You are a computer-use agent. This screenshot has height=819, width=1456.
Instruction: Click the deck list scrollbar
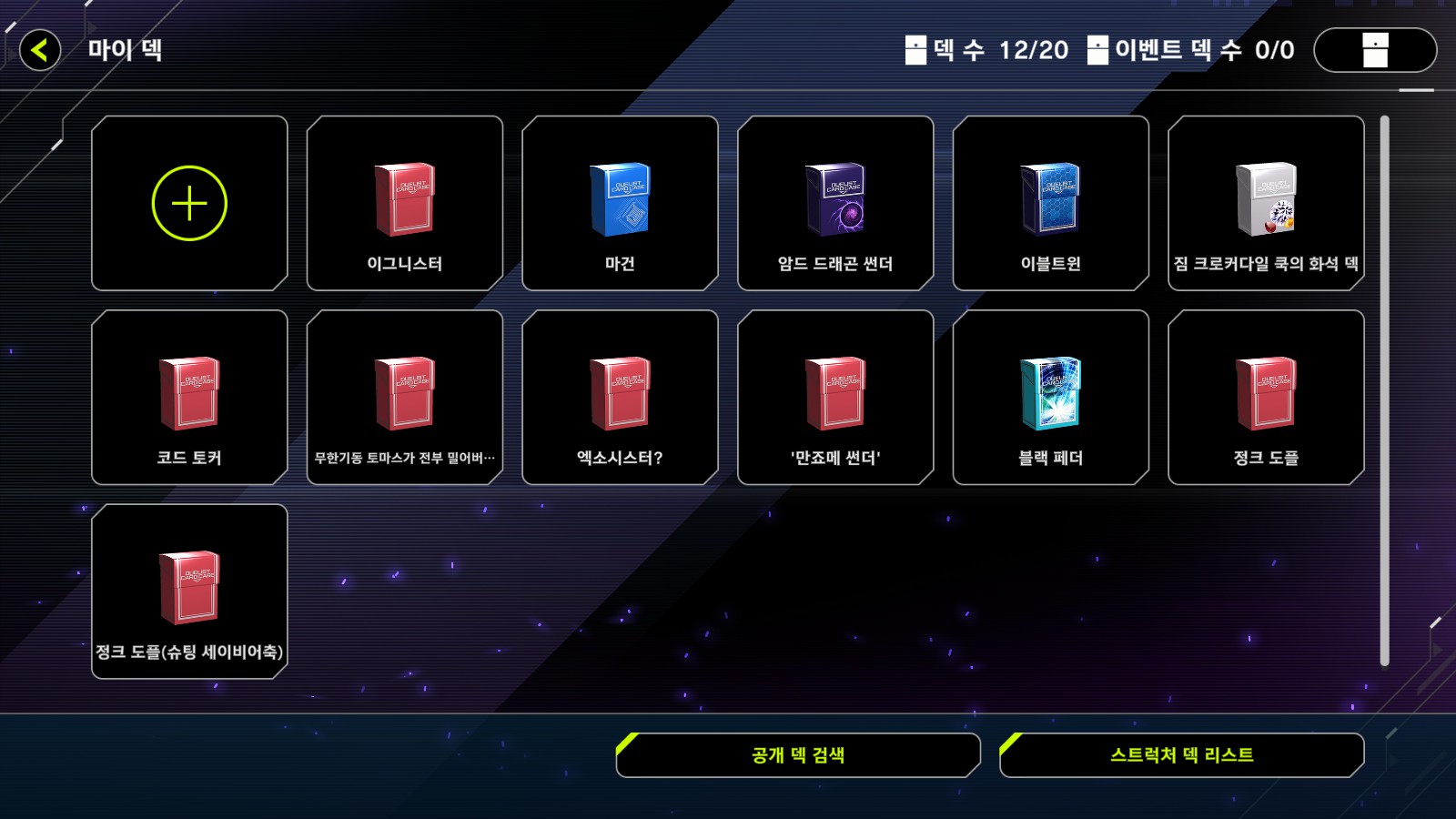tap(1384, 391)
